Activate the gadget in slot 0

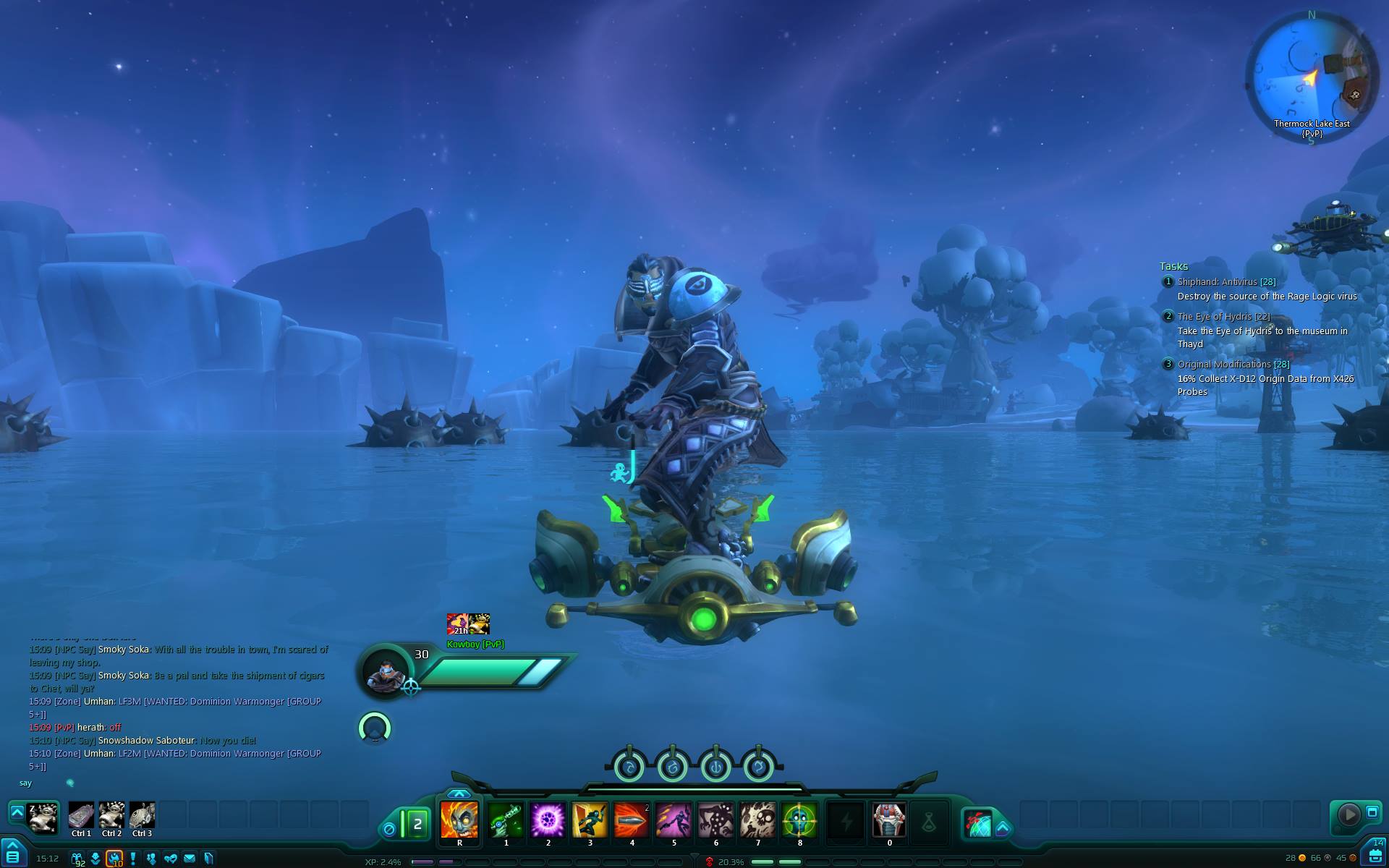point(889,820)
